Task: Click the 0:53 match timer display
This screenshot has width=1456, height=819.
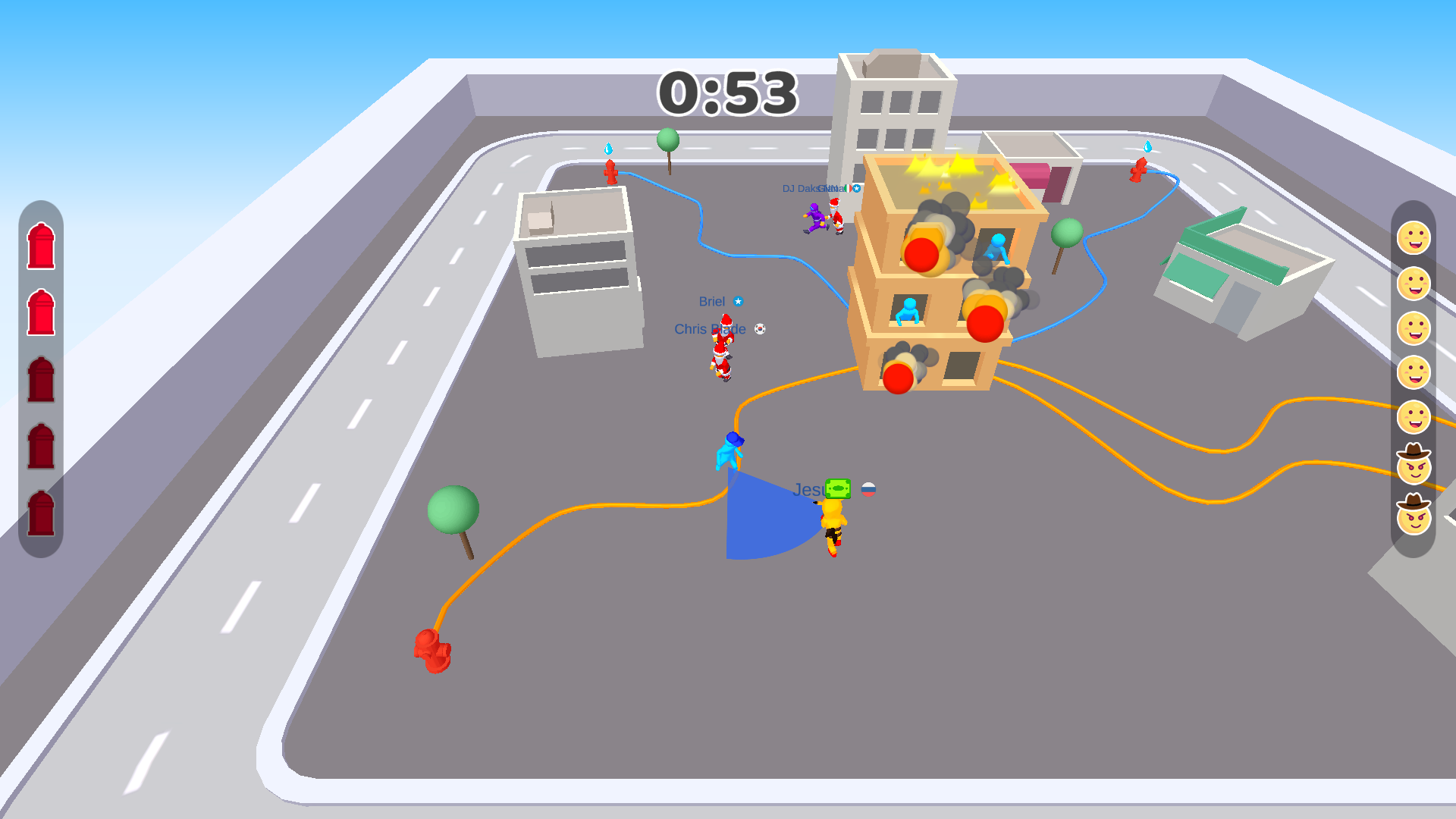Action: tap(729, 93)
